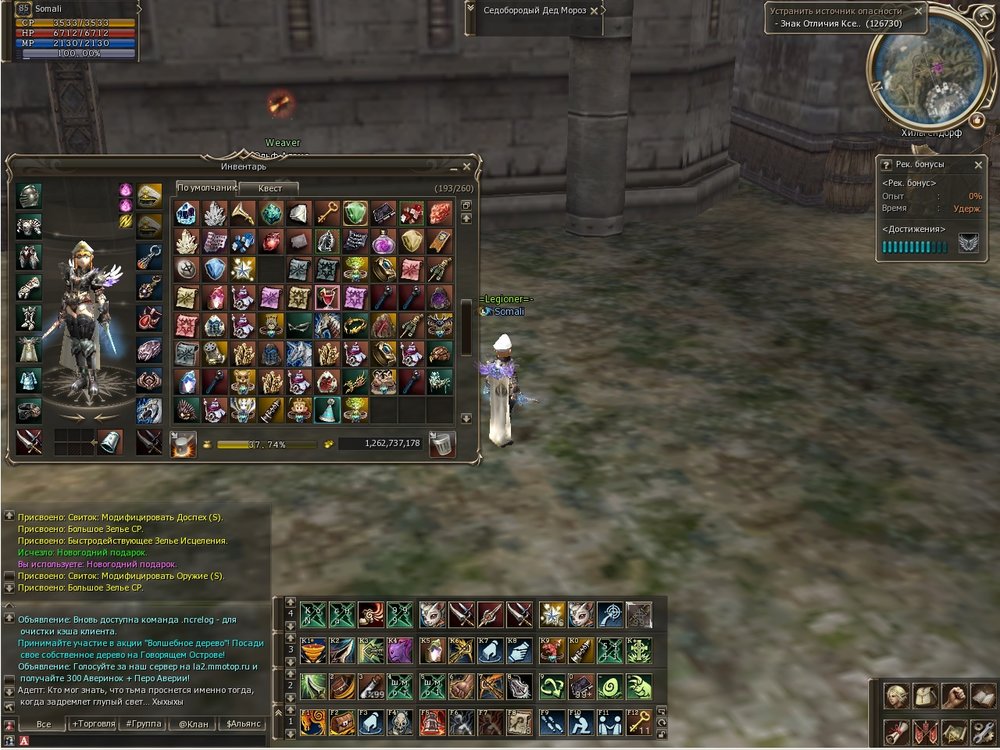Select the green emerald shield item

tap(355, 213)
